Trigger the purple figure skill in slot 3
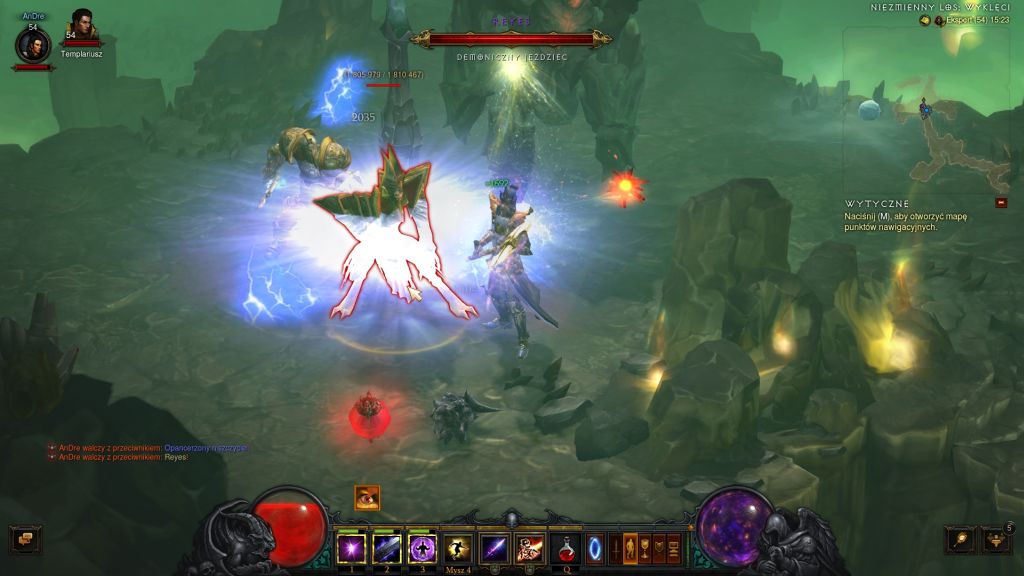Screen dimensions: 1024x576 pyautogui.click(x=422, y=548)
